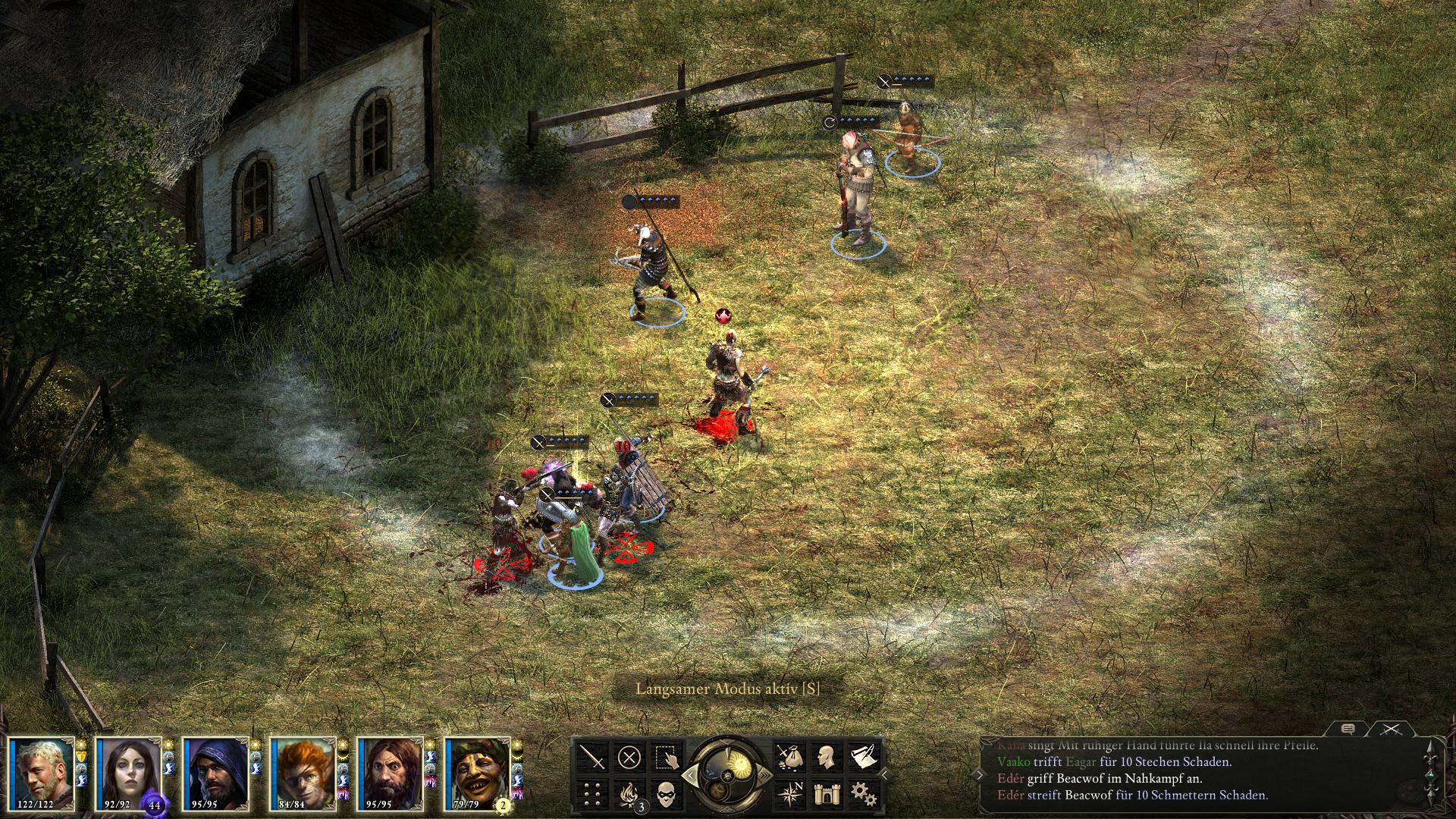The width and height of the screenshot is (1456, 819).
Task: Use the campfire rest button
Action: click(x=629, y=793)
